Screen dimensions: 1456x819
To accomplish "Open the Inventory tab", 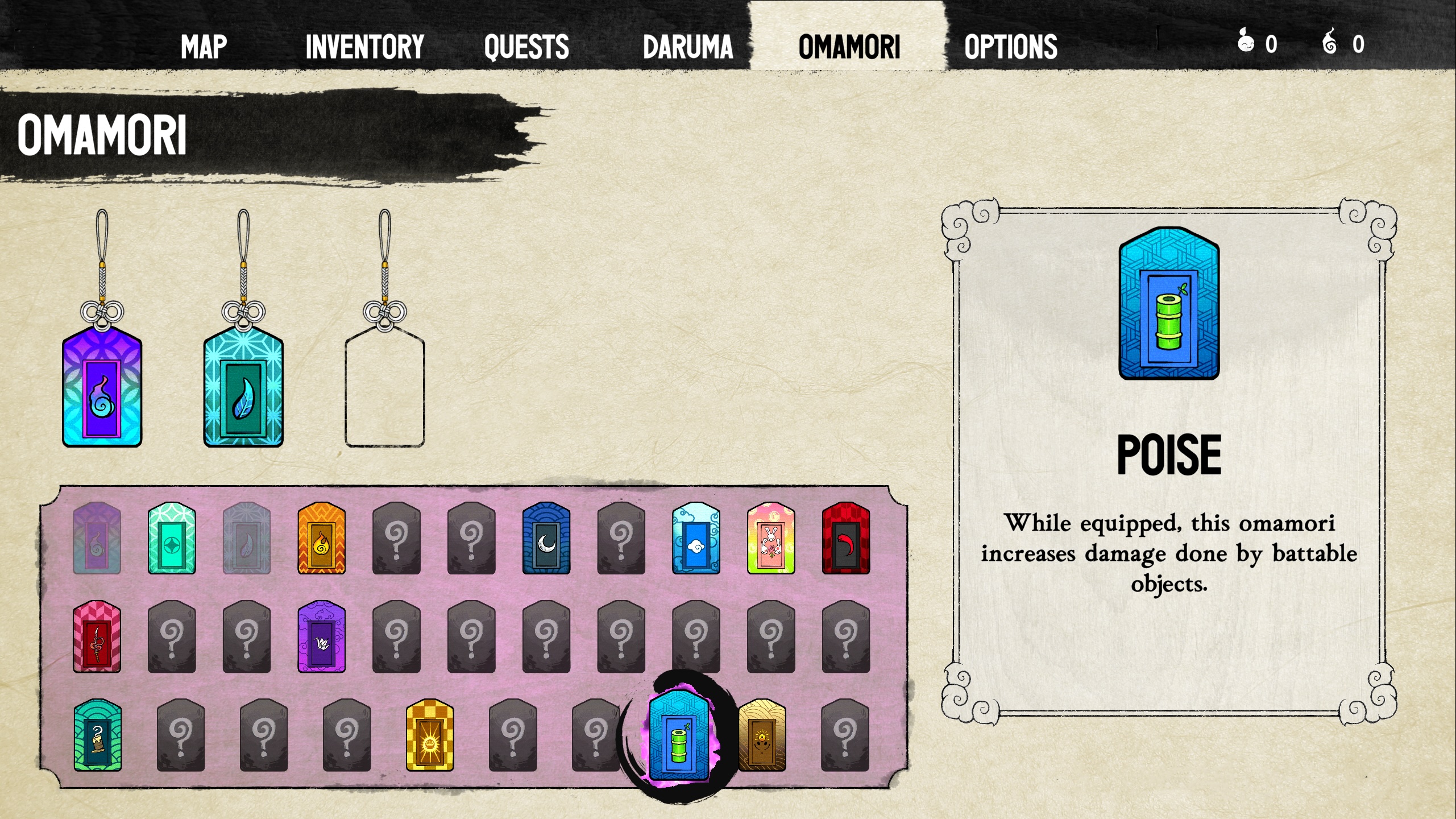I will click(x=364, y=46).
